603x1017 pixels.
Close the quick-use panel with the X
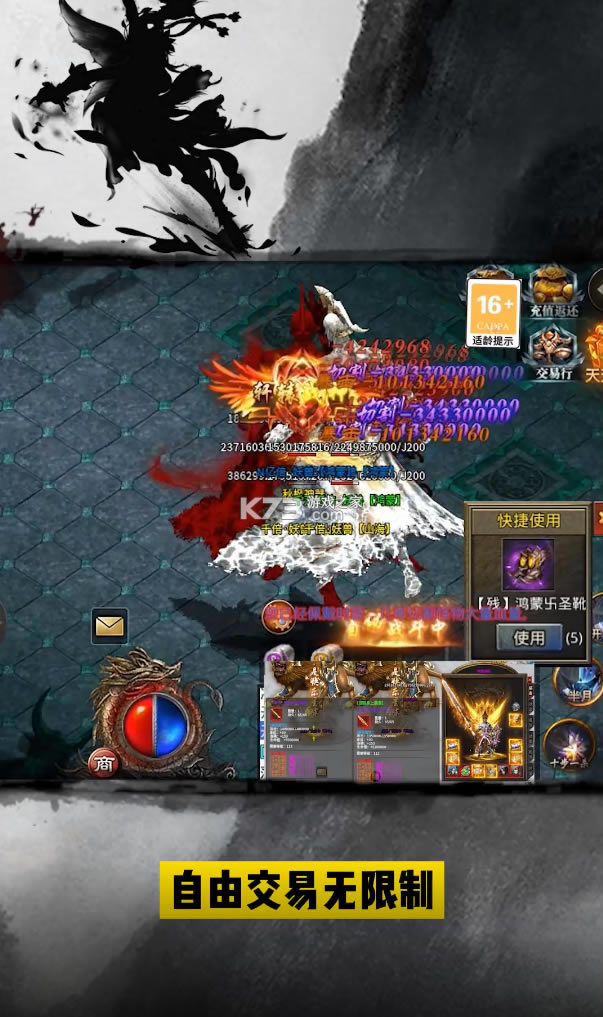[x=598, y=518]
